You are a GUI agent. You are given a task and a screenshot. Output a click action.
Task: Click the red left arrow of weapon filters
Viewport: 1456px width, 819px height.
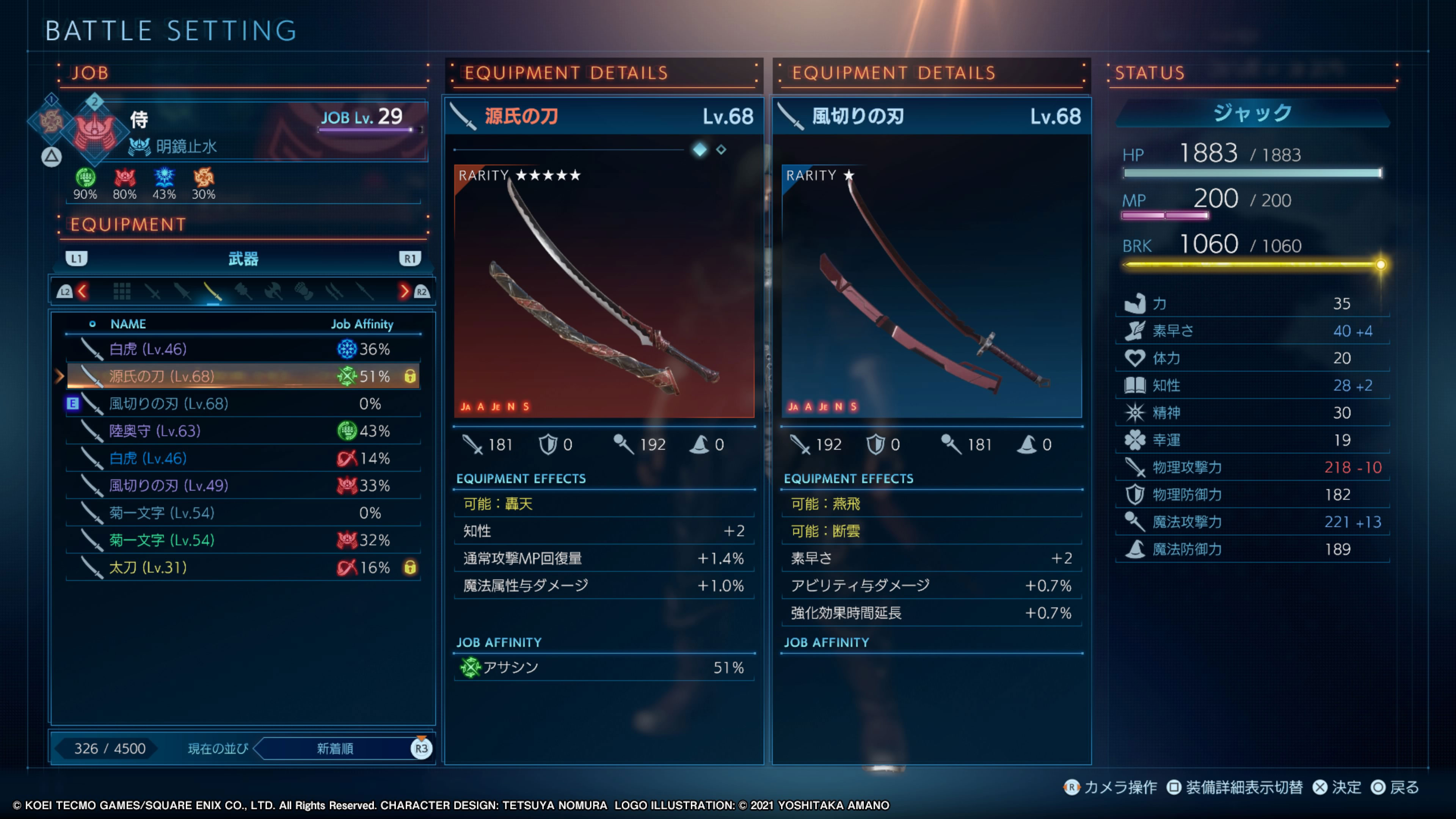(83, 292)
